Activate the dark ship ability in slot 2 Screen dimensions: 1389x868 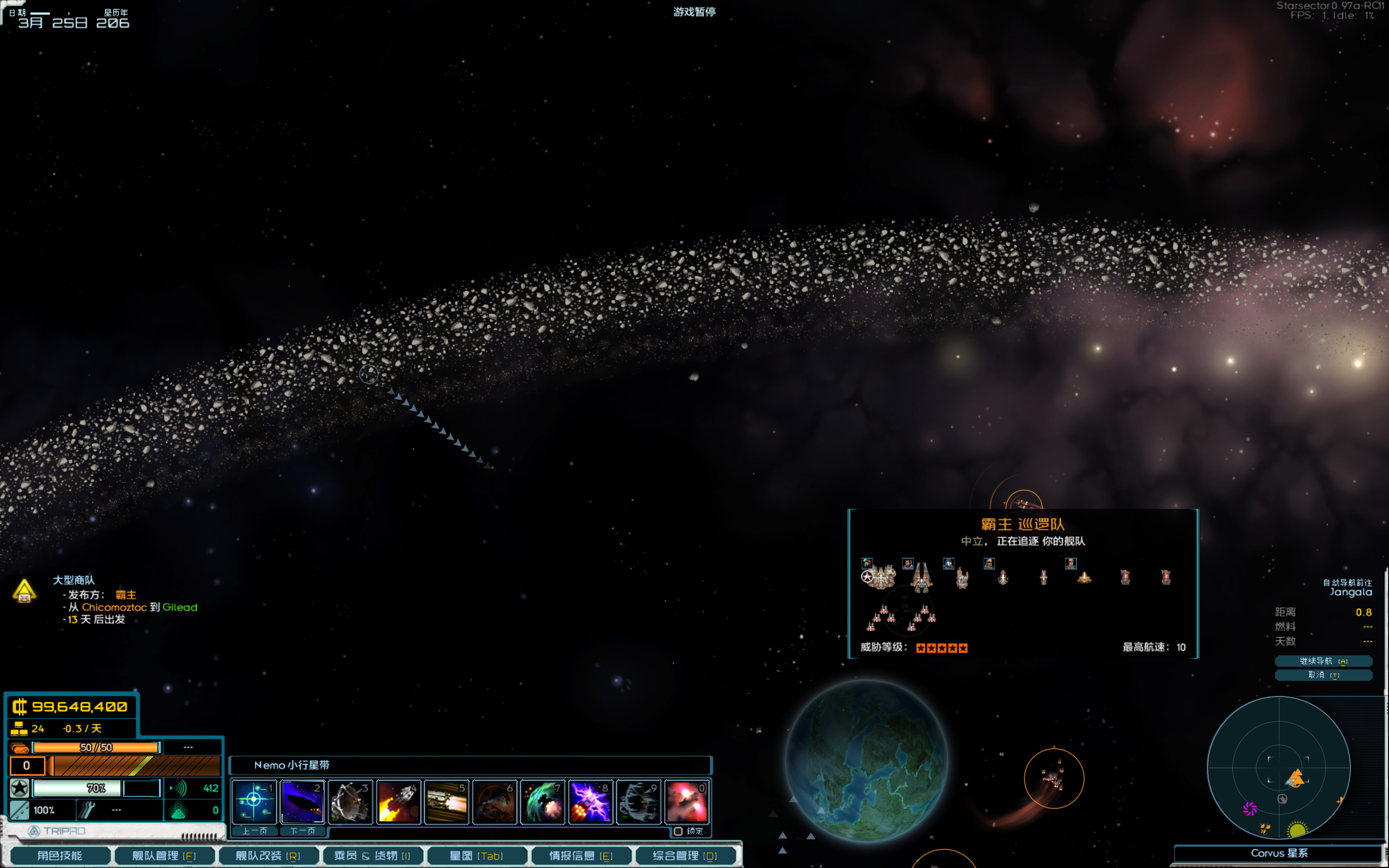click(302, 801)
